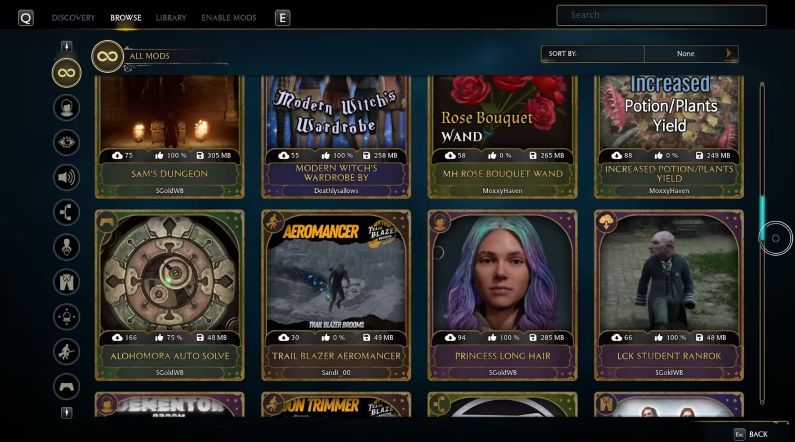Pick the broom rider category icon
The image size is (795, 442).
pos(67,351)
